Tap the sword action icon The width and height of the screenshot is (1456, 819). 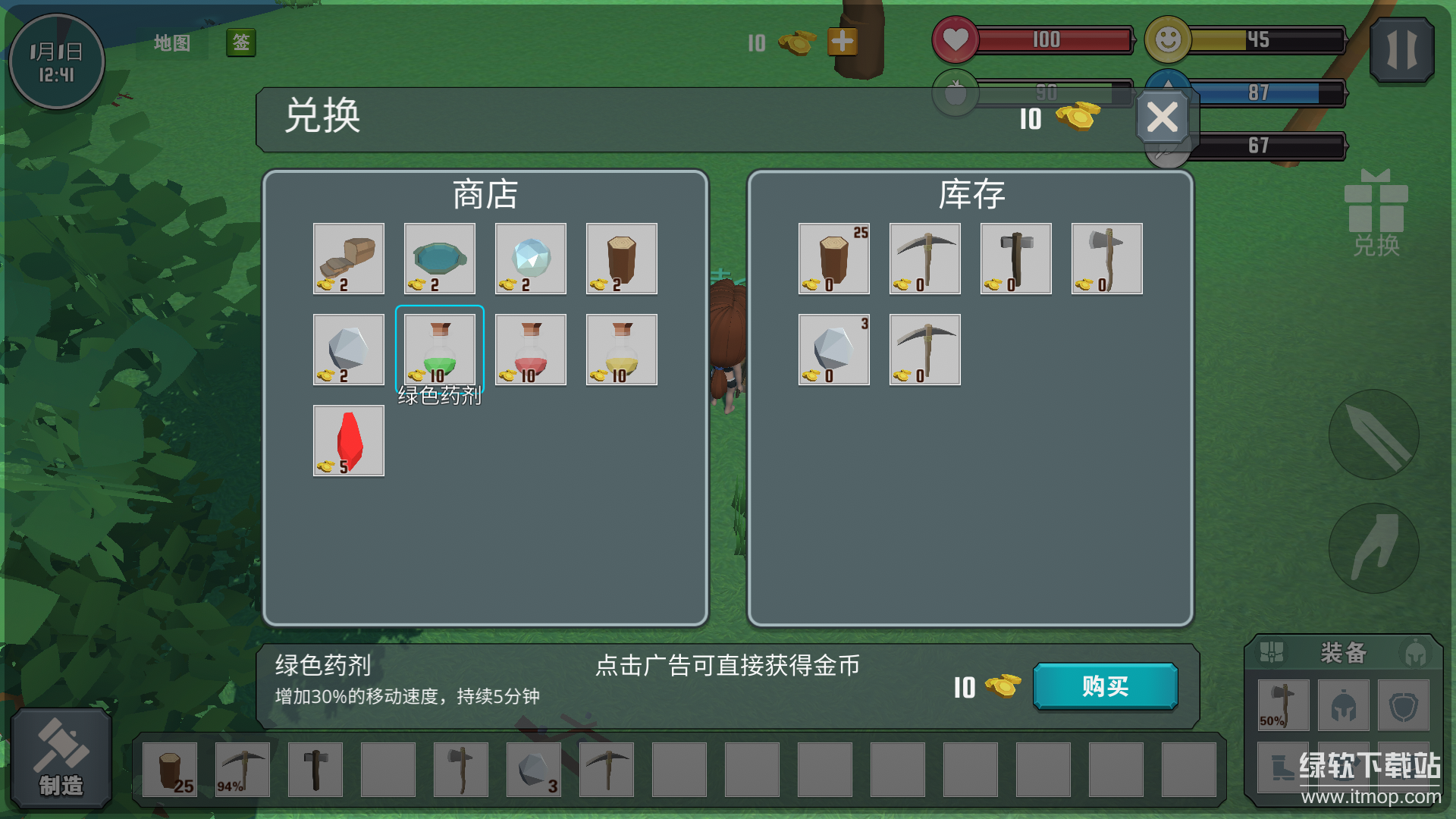coord(1374,435)
